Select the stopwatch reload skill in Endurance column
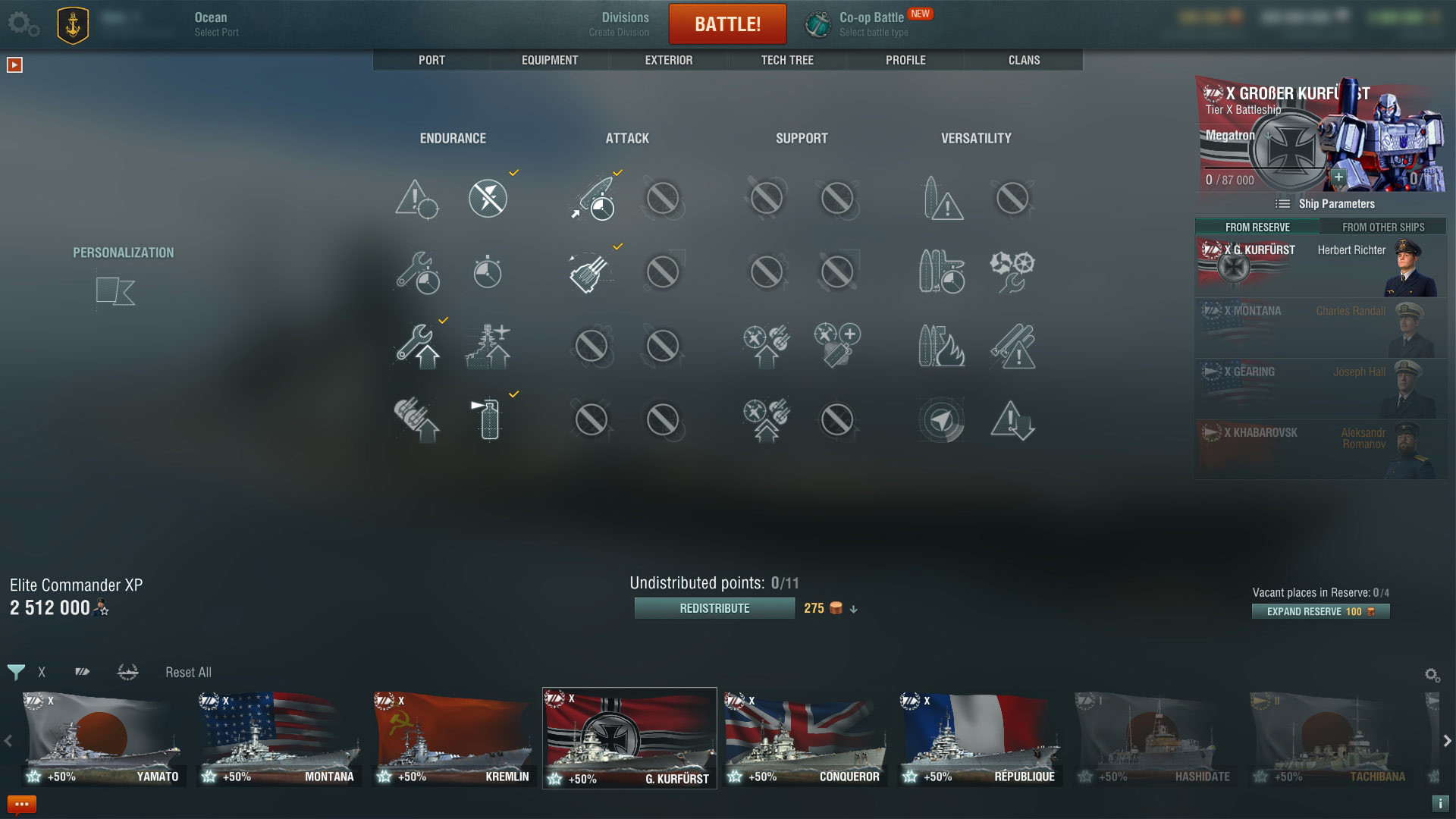The width and height of the screenshot is (1456, 819). pos(488,273)
